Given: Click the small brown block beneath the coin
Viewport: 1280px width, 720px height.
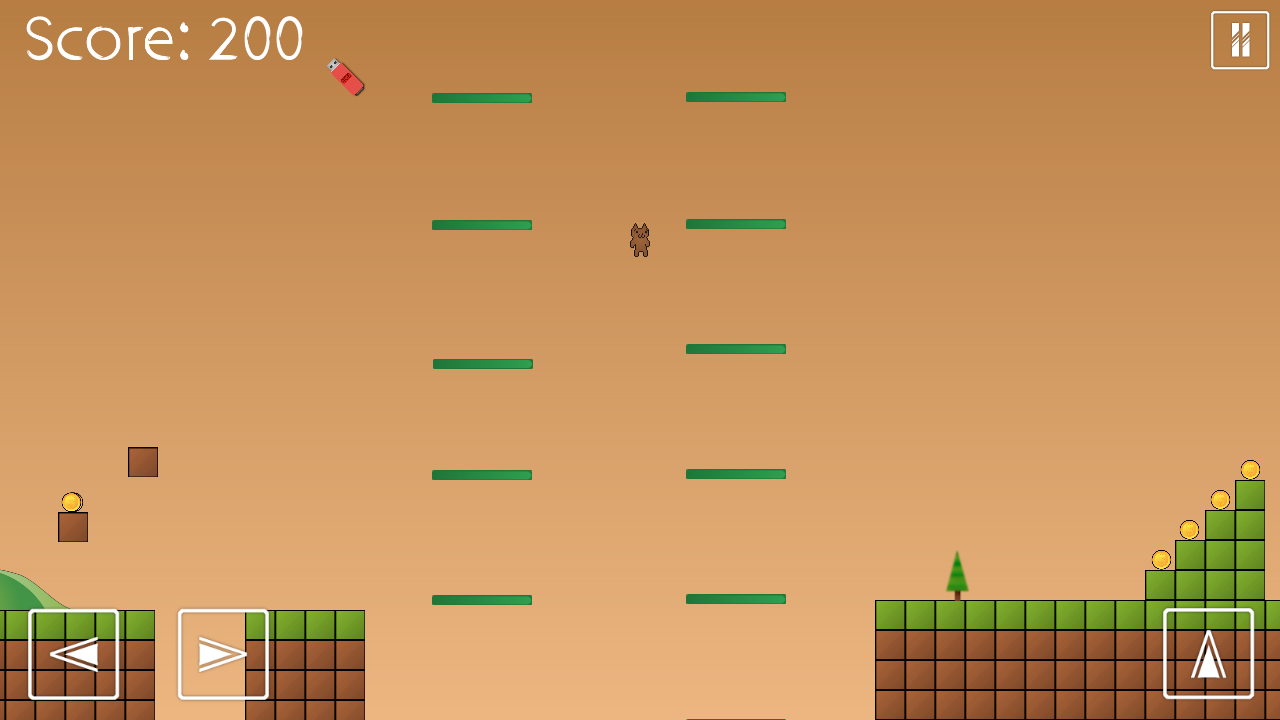Looking at the screenshot, I should (x=71, y=527).
